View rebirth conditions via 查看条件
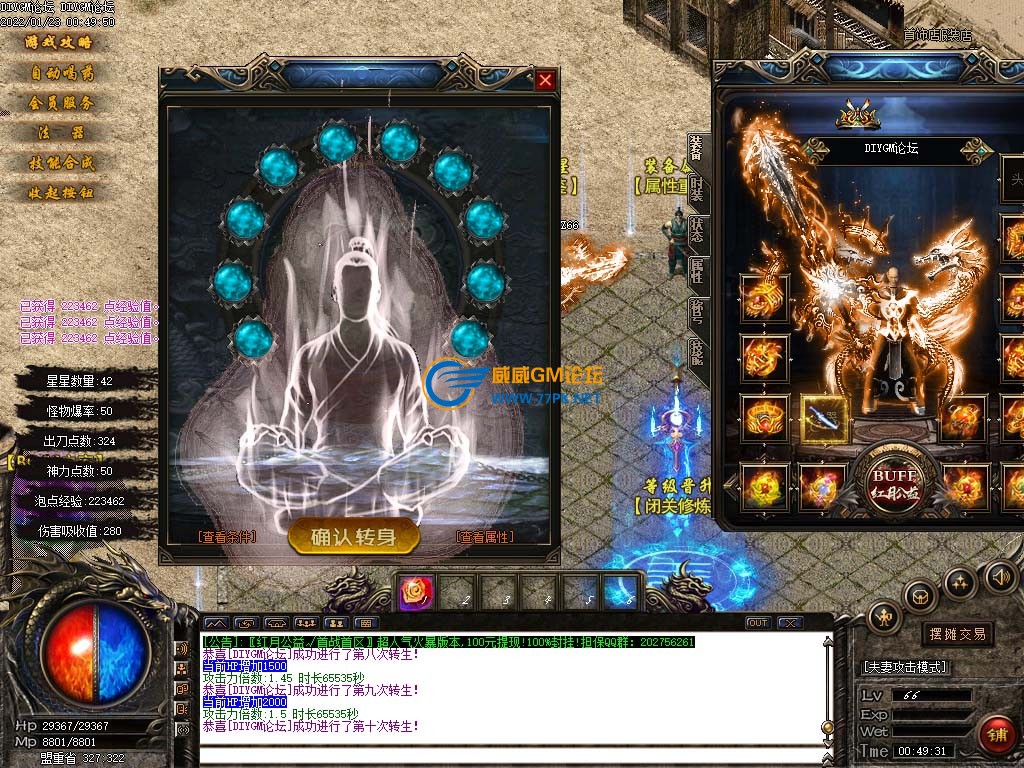The height and width of the screenshot is (768, 1024). click(x=227, y=537)
